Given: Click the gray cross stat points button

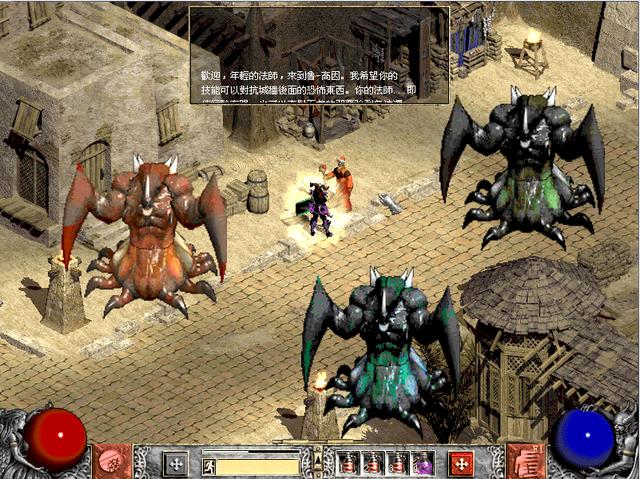Looking at the screenshot, I should [176, 464].
